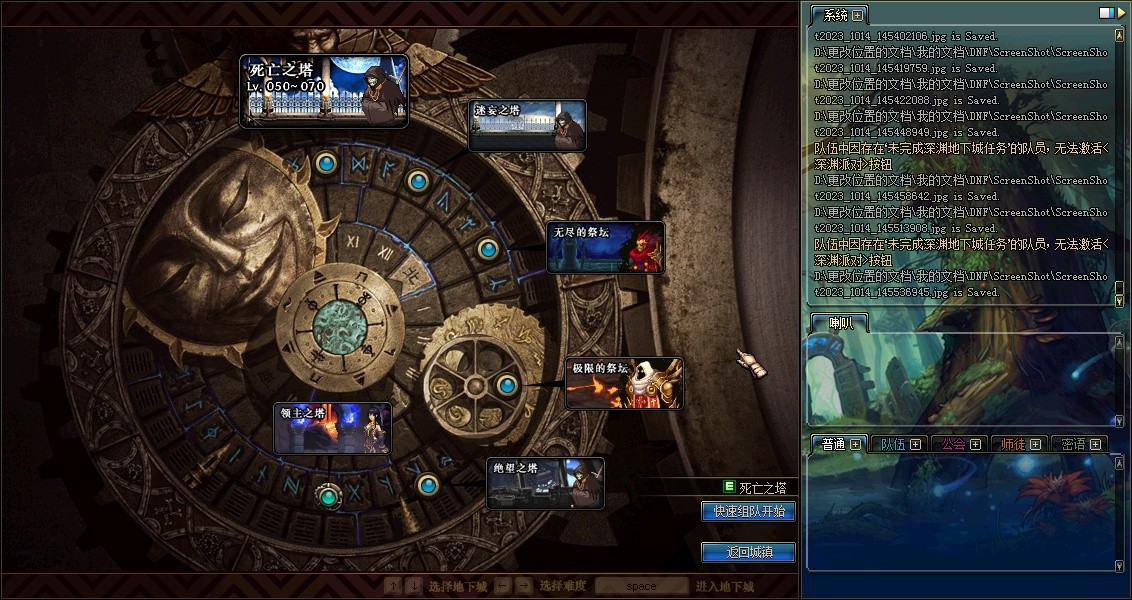Open the 喇叭 megaphone tab
The height and width of the screenshot is (600, 1132).
pos(841,322)
